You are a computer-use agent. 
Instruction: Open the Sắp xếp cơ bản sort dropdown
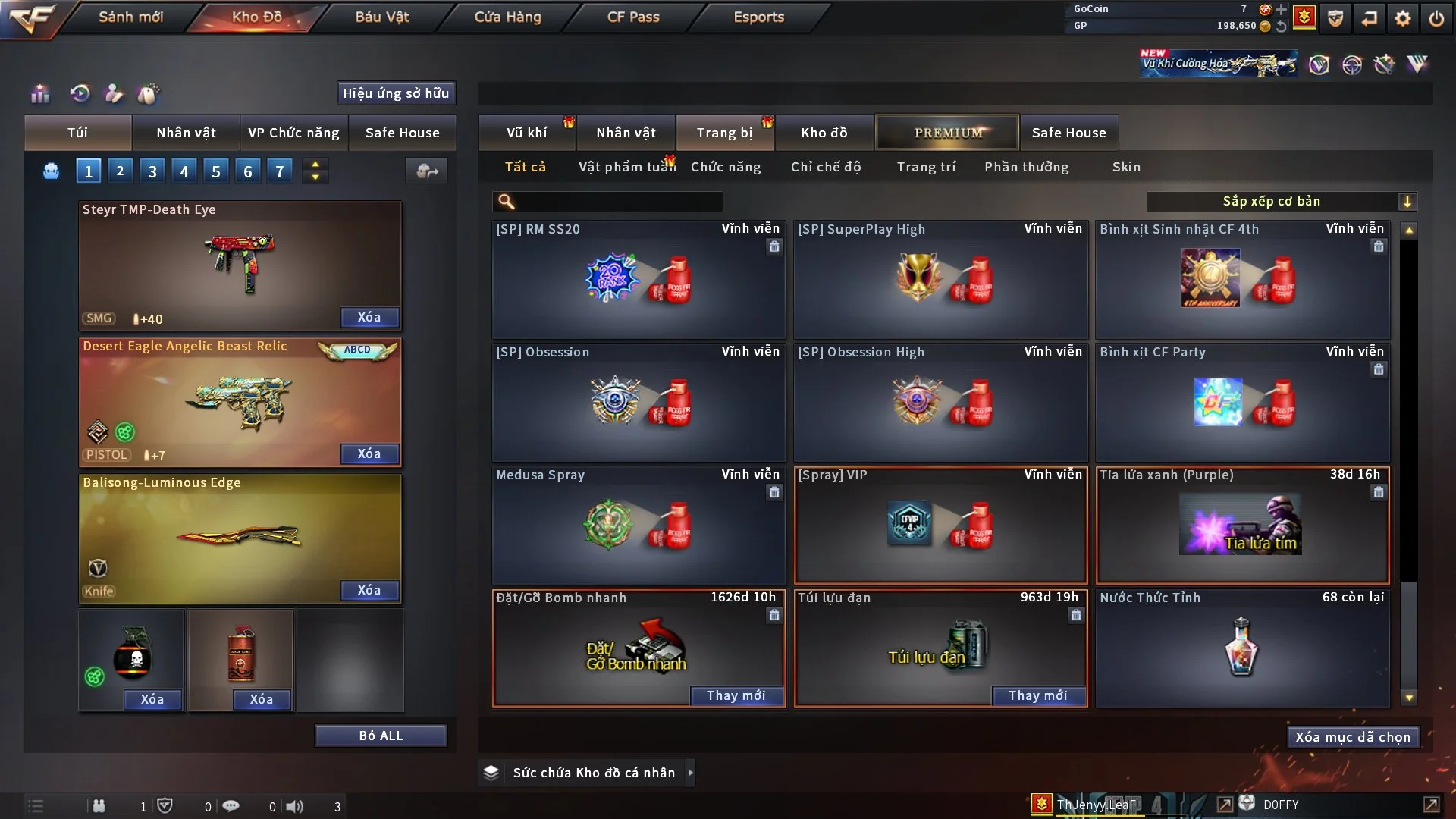tap(1281, 201)
